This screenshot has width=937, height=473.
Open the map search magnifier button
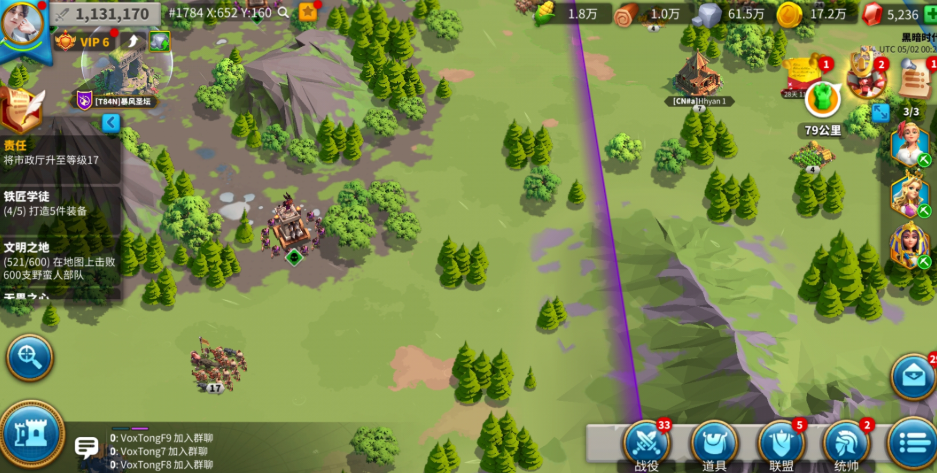click(29, 357)
